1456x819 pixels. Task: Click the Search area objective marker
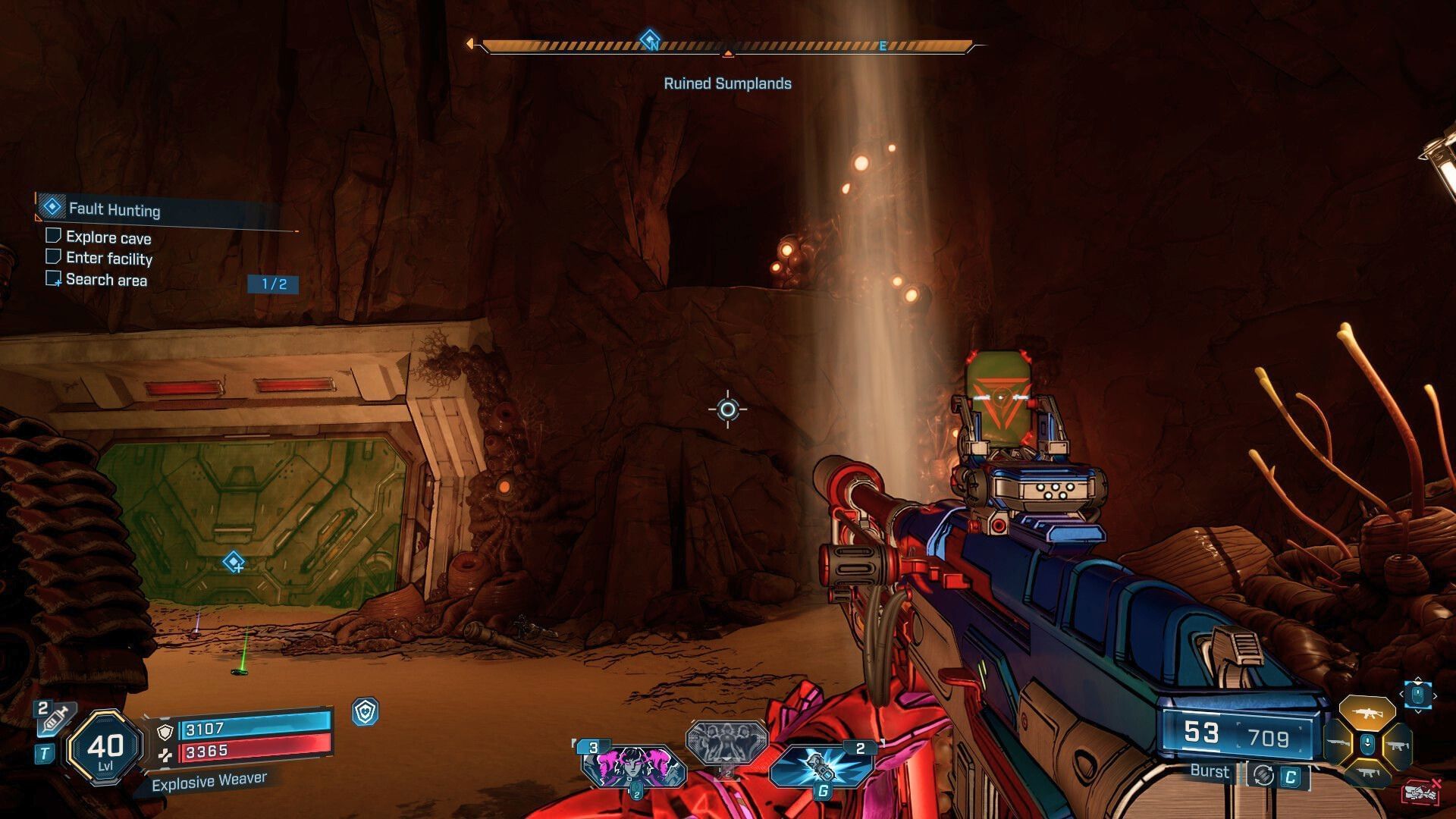(x=234, y=563)
